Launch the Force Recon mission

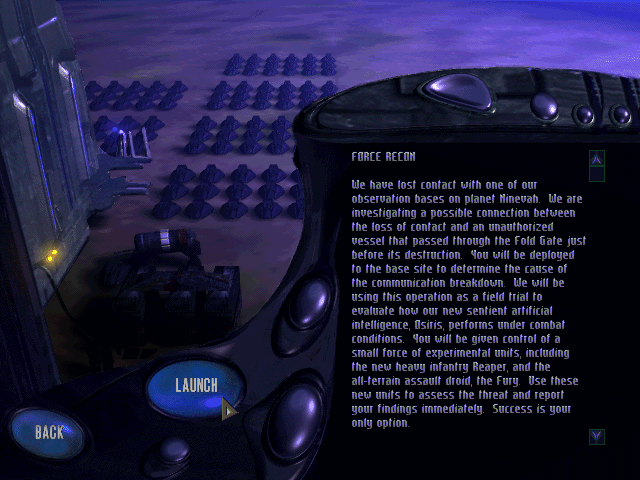(x=195, y=387)
